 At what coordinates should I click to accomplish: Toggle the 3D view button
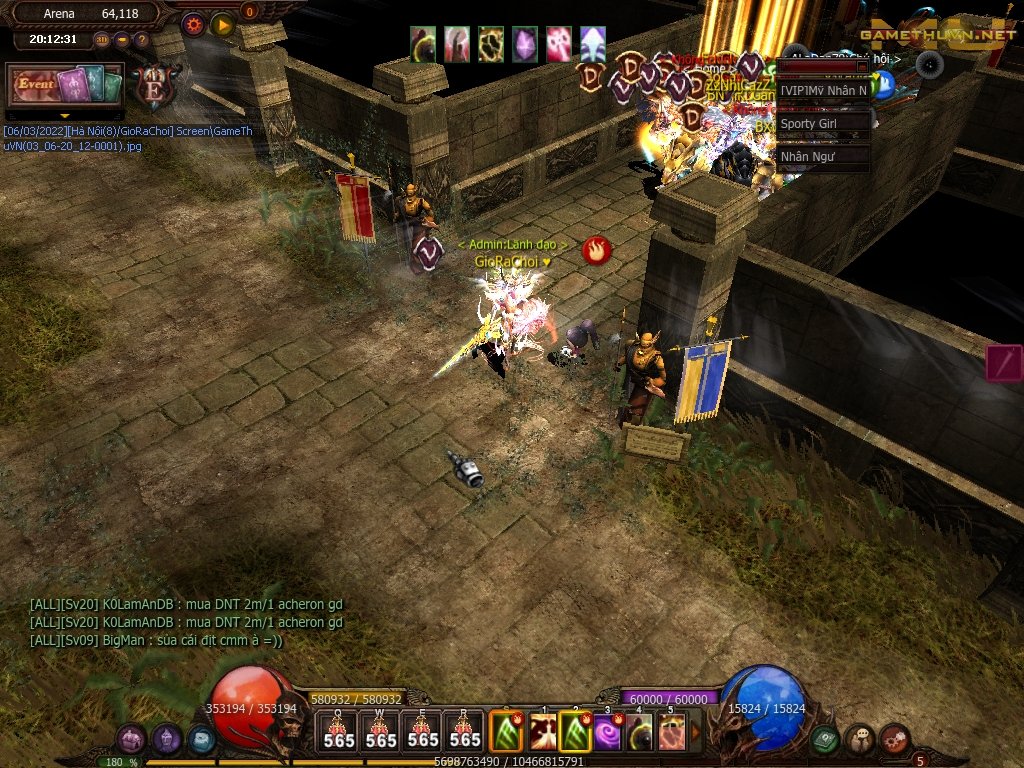pyautogui.click(x=102, y=40)
